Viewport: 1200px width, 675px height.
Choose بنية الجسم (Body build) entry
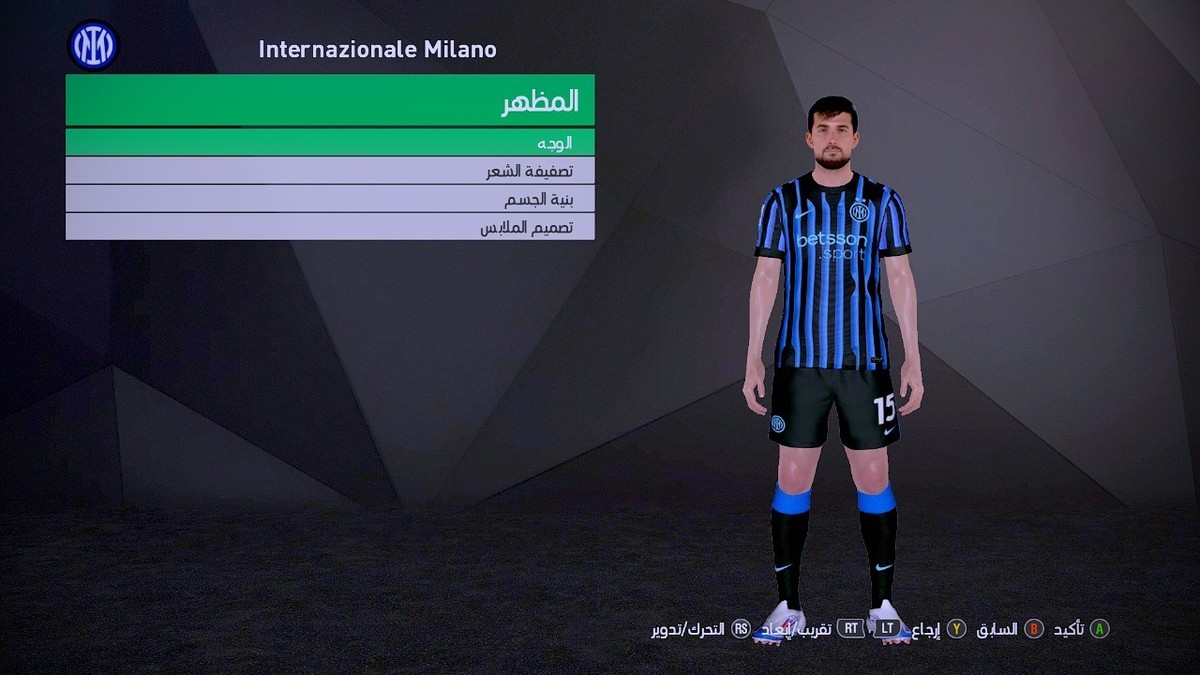point(330,199)
